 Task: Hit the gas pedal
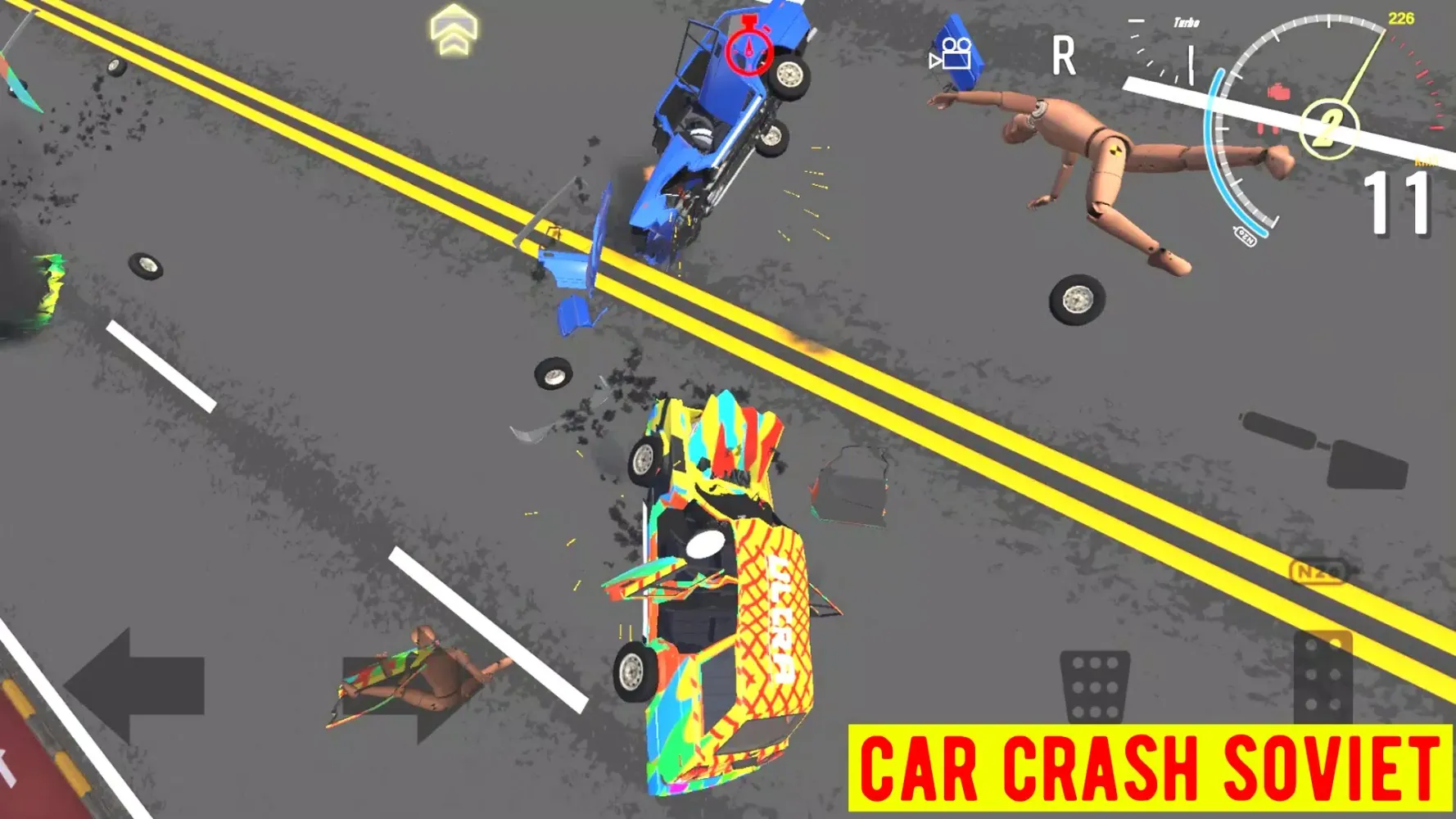coord(1322,676)
